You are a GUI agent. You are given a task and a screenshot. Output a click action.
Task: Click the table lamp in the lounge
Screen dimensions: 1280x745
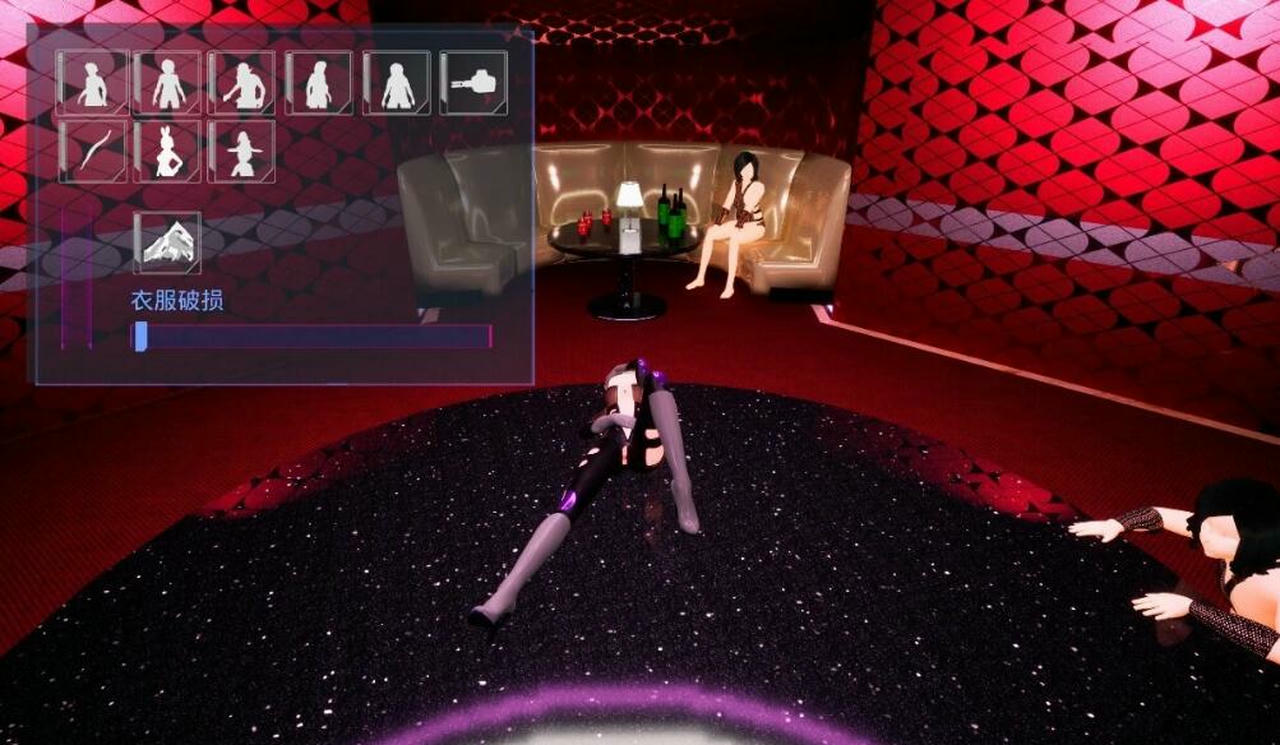tap(631, 210)
